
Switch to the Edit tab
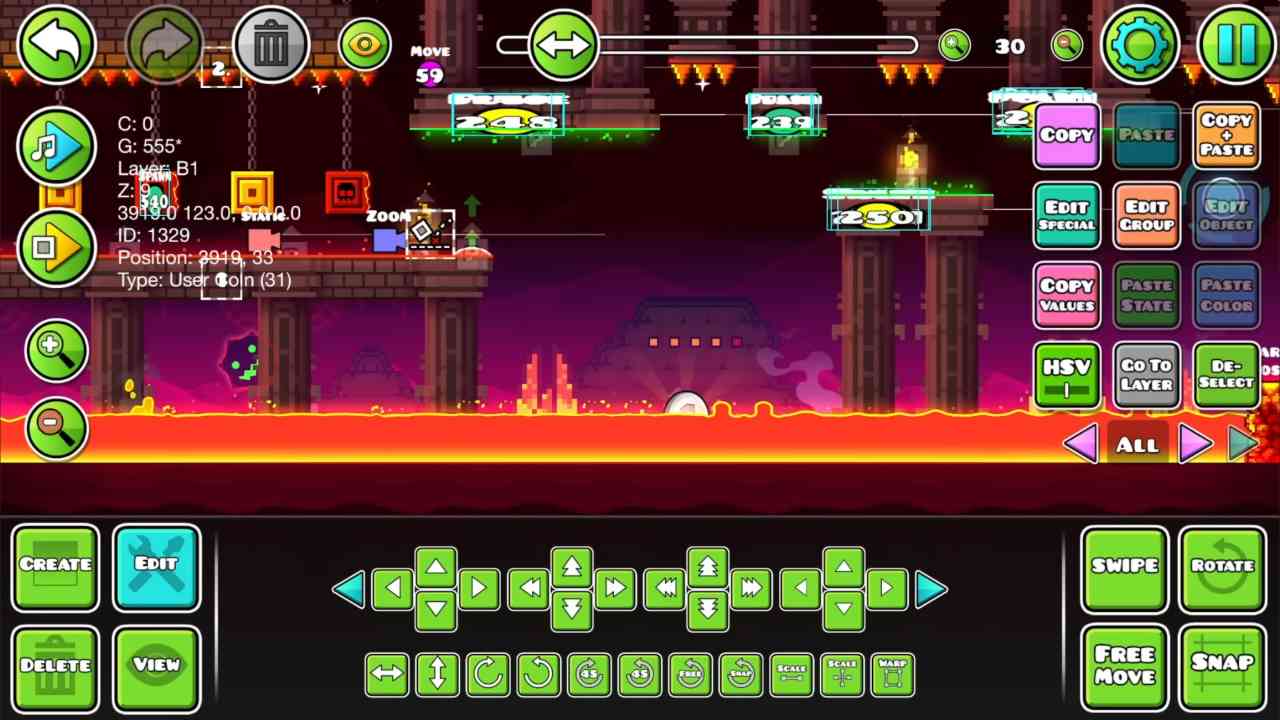coord(156,566)
